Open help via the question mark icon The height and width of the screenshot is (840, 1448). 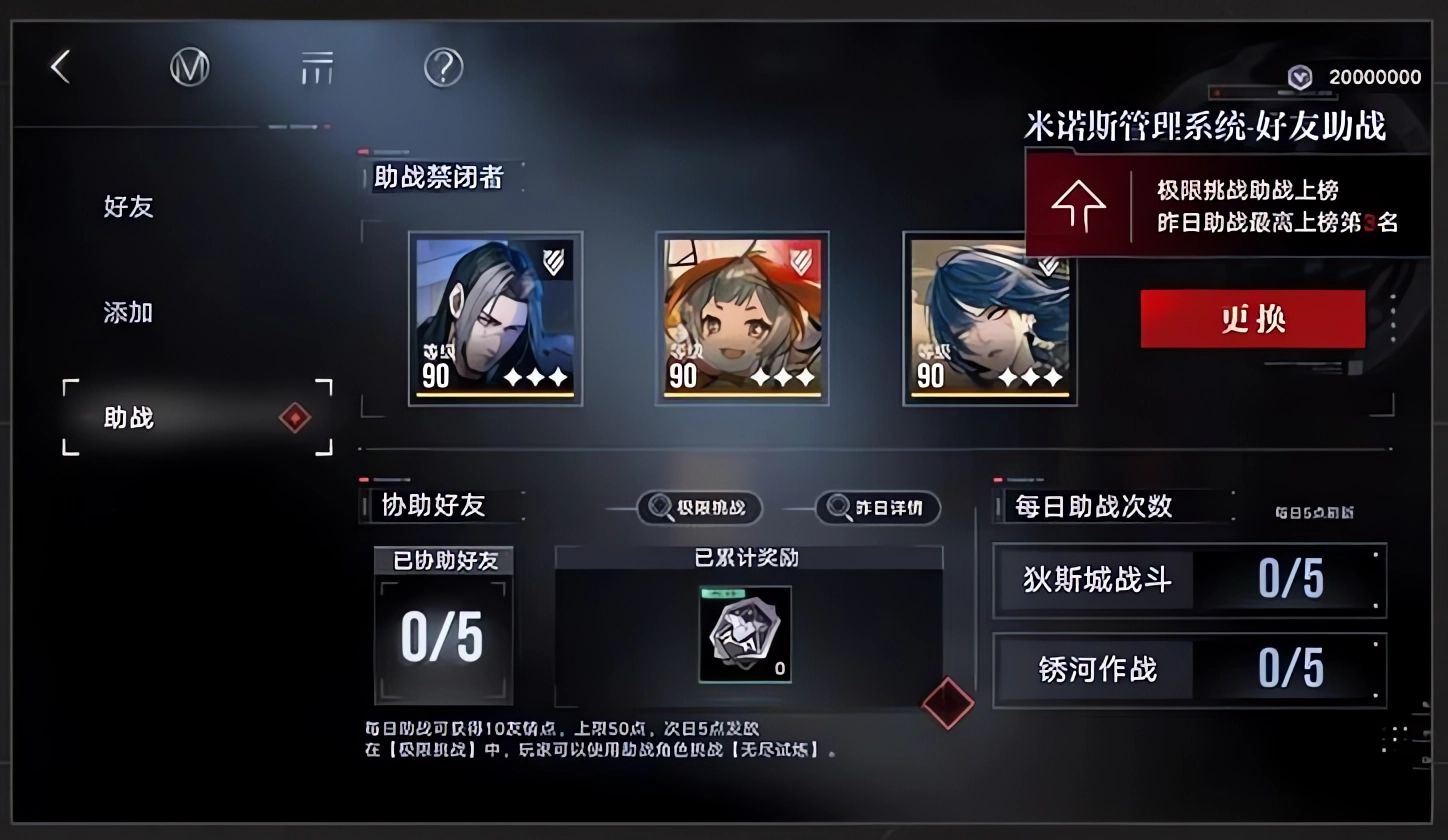pyautogui.click(x=444, y=66)
